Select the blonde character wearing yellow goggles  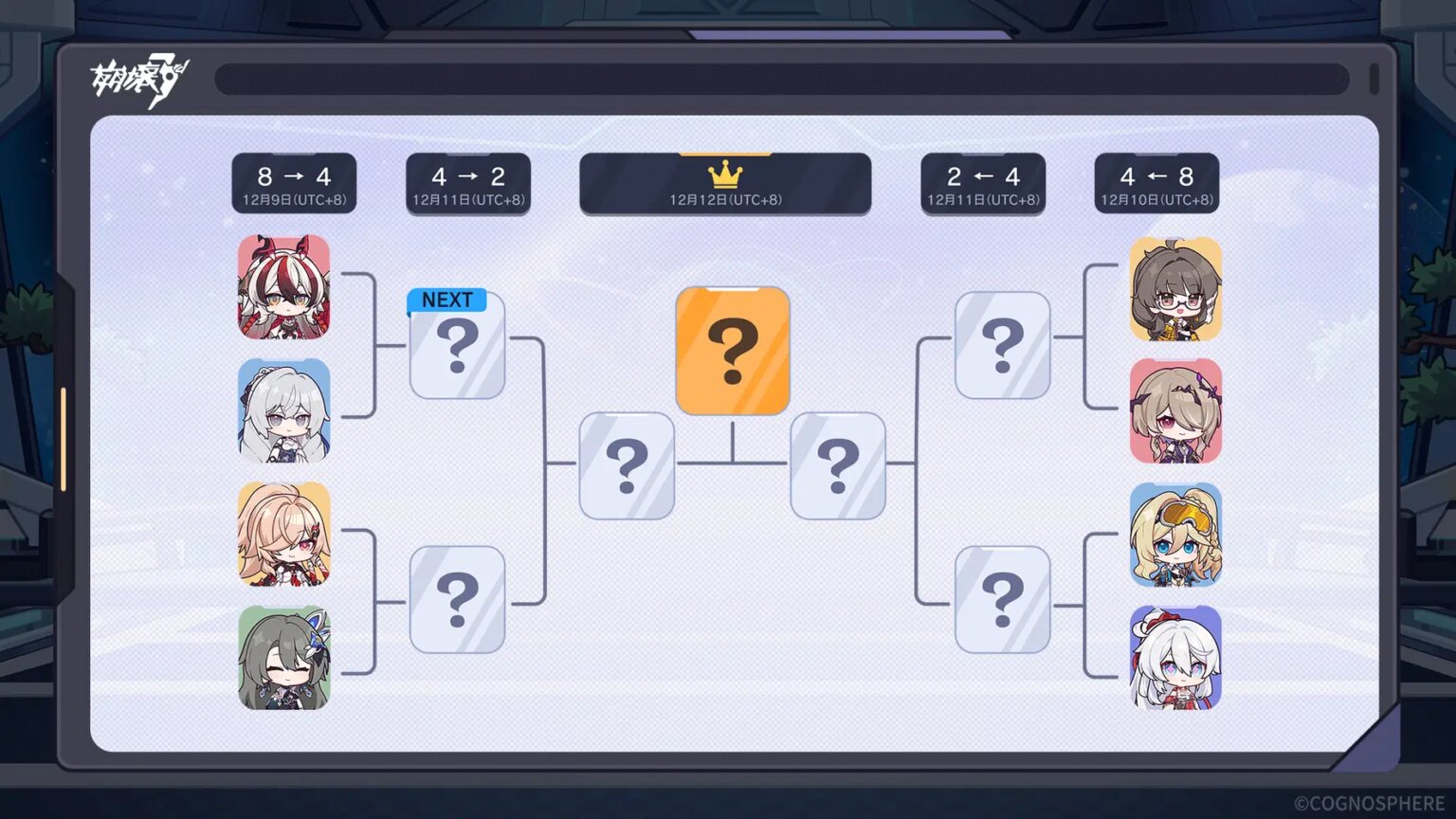click(x=1177, y=536)
